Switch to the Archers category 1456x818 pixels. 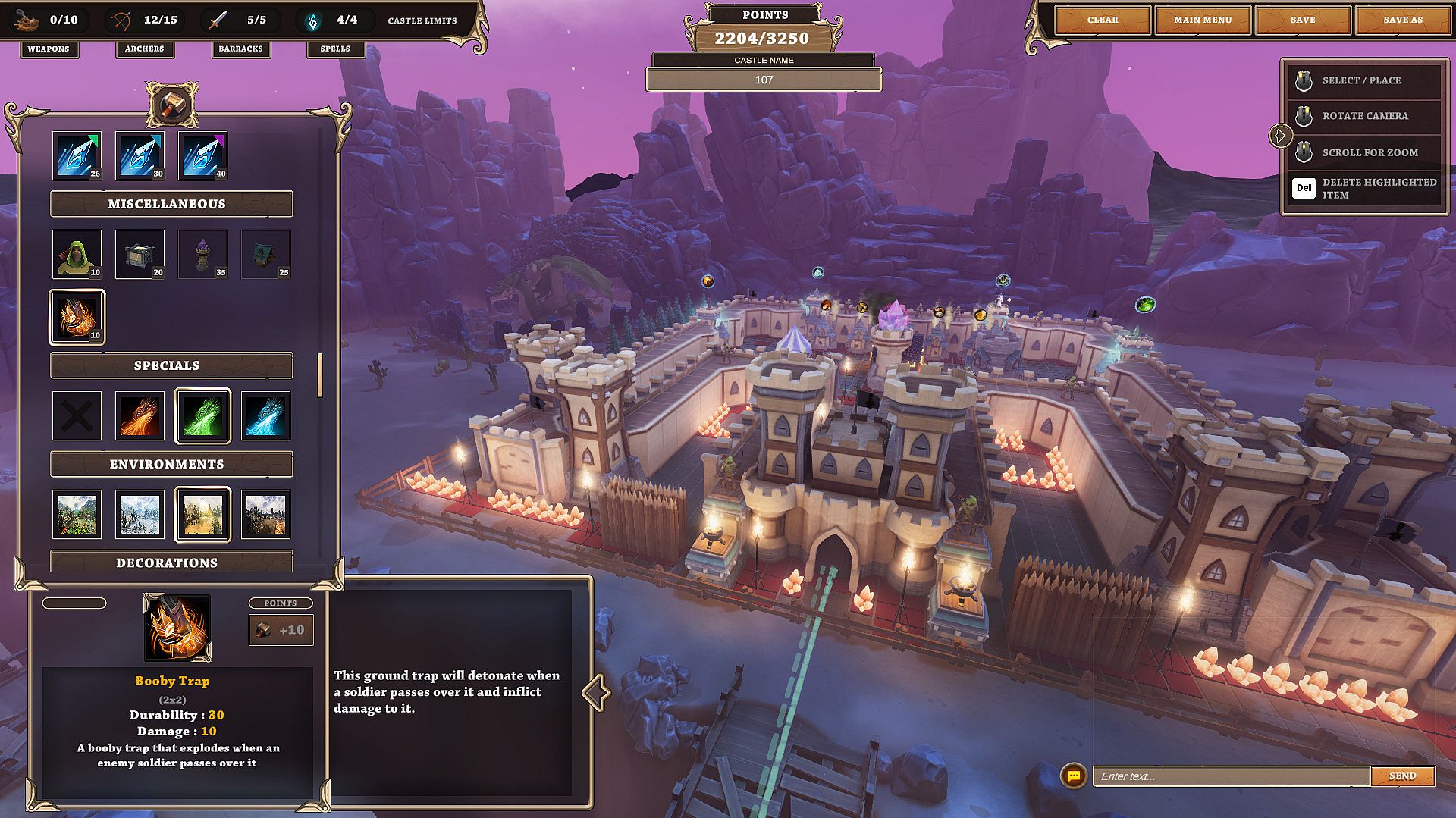pyautogui.click(x=144, y=49)
